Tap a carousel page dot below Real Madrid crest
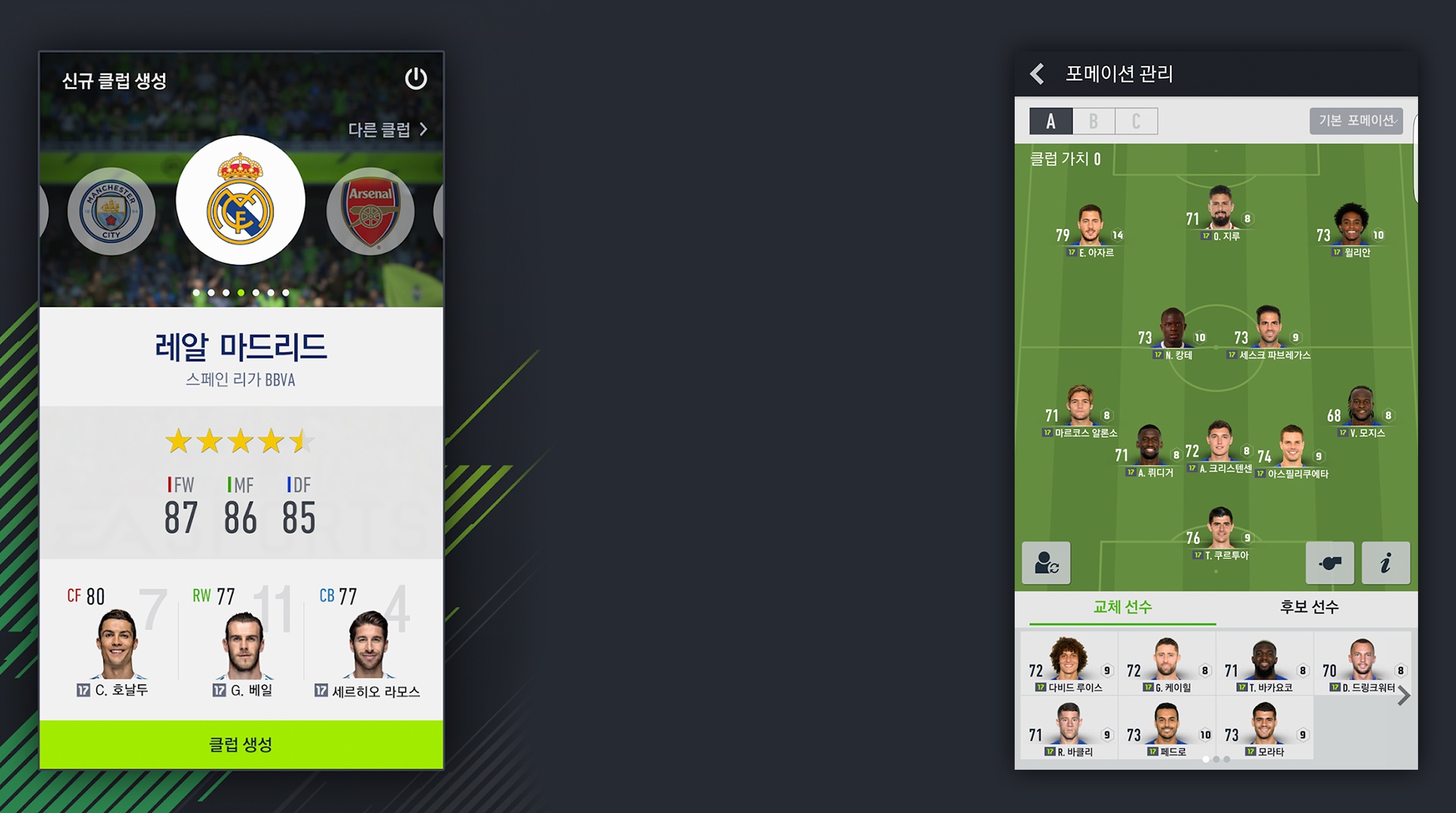This screenshot has width=1456, height=813. [240, 292]
